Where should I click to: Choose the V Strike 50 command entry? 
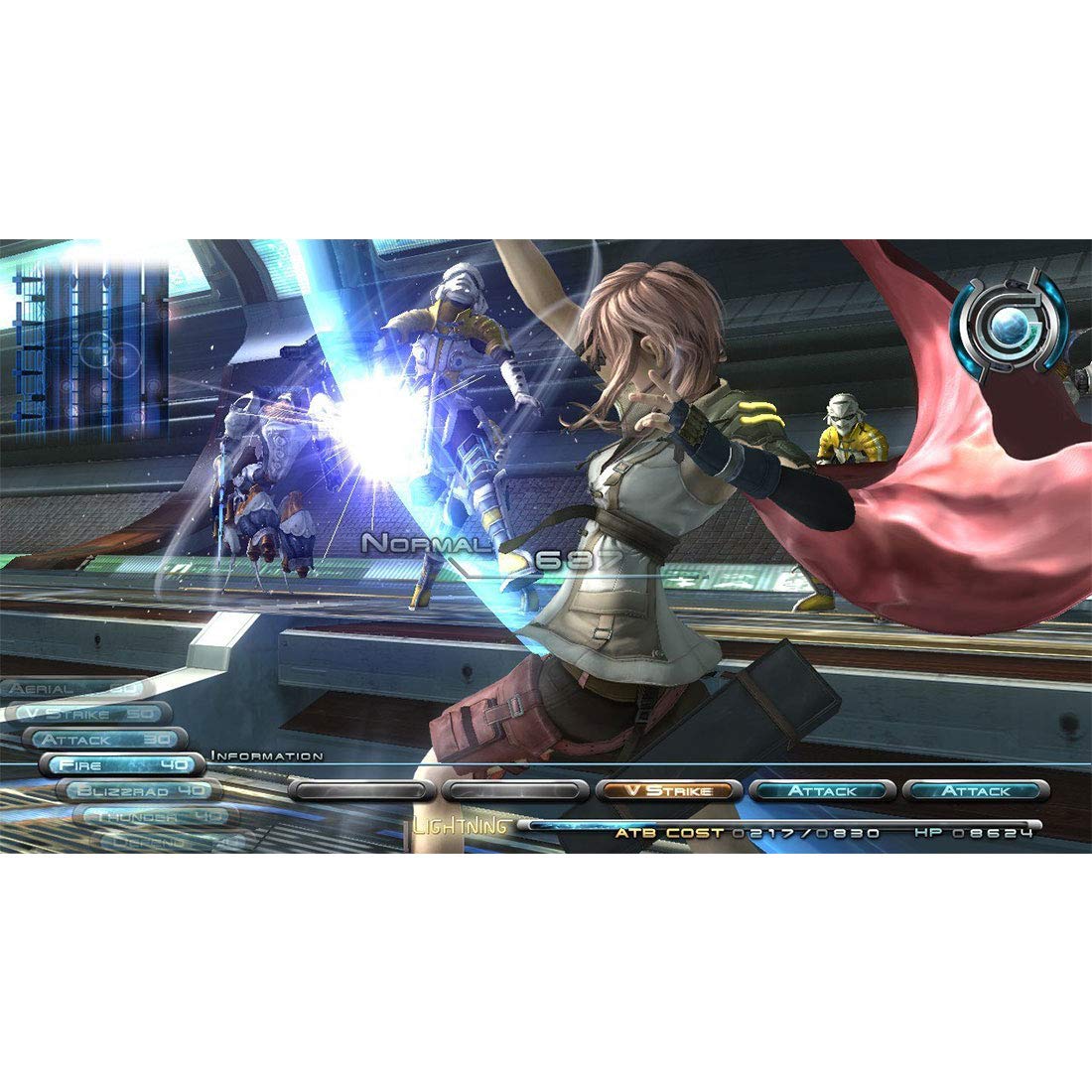[87, 714]
